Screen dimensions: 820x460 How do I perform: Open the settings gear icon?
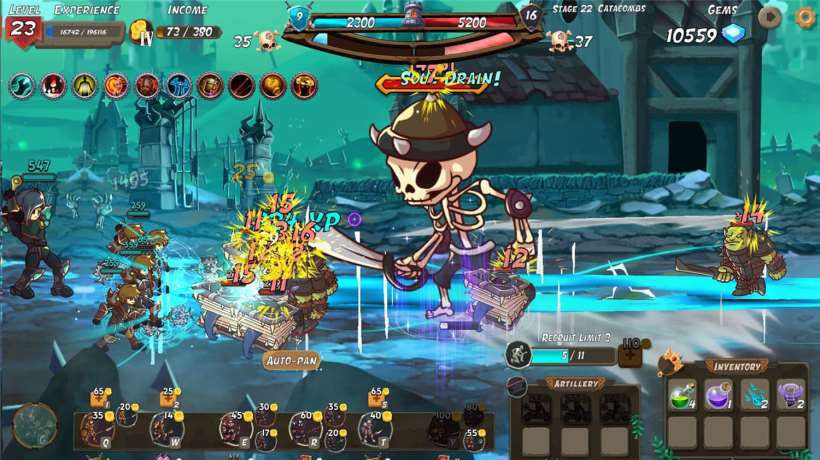tap(805, 16)
